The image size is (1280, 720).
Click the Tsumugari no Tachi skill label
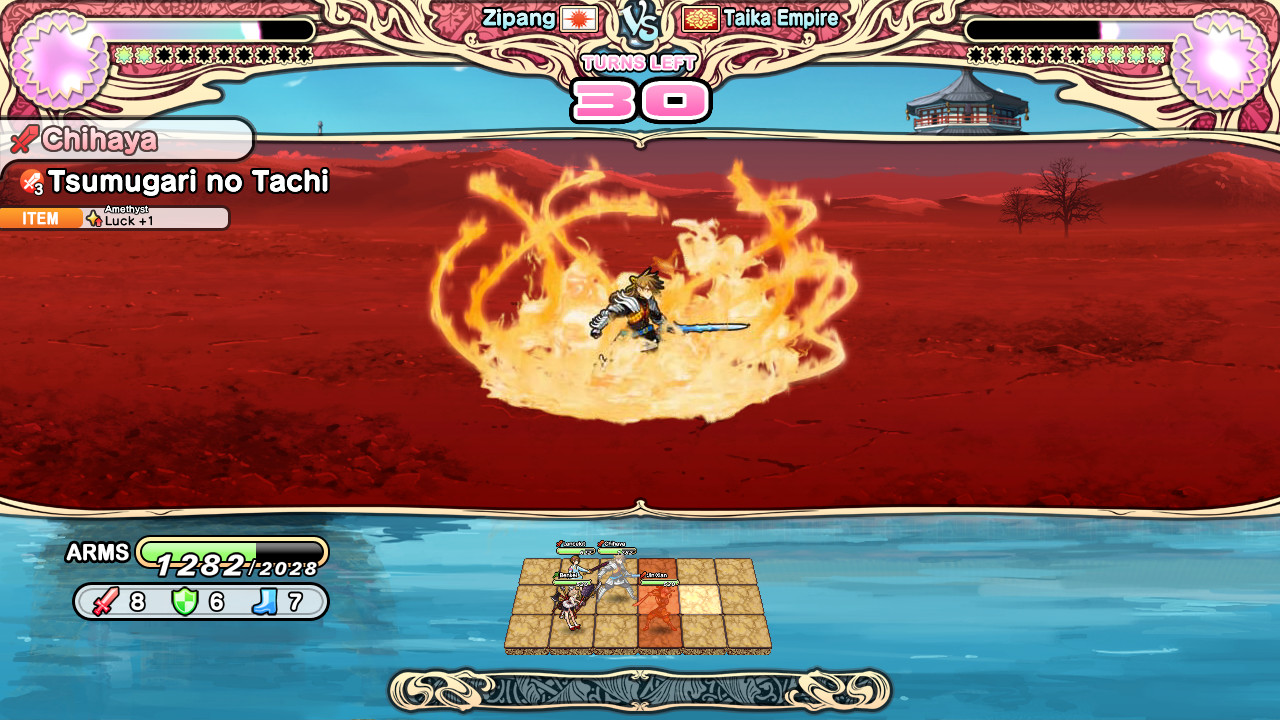(x=187, y=182)
